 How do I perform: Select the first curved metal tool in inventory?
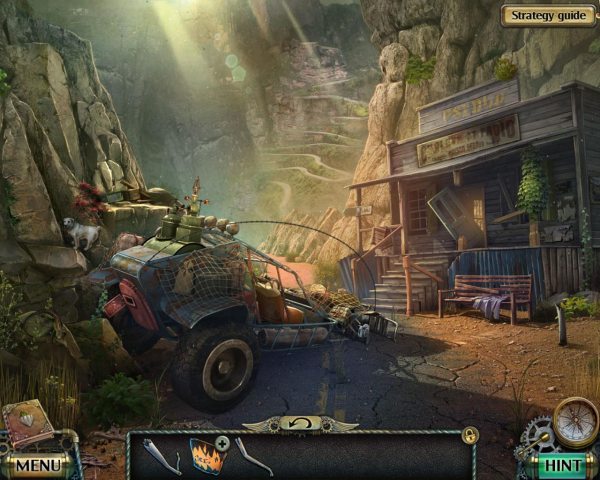[160, 457]
